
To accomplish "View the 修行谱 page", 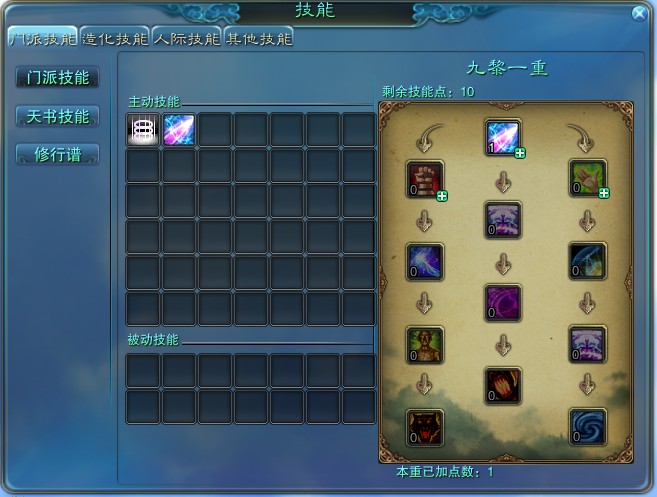I will [x=58, y=154].
